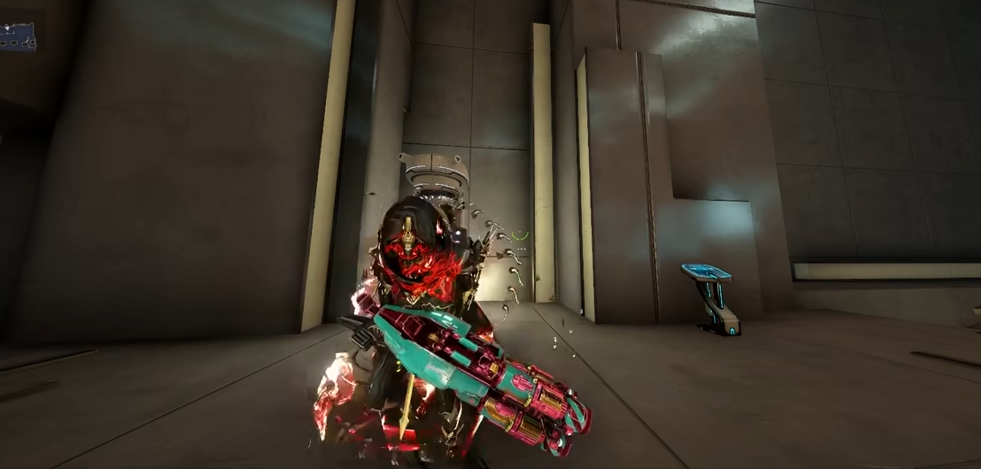The height and width of the screenshot is (469, 981).
Task: Click the minimap in the corner
Action: 18,37
